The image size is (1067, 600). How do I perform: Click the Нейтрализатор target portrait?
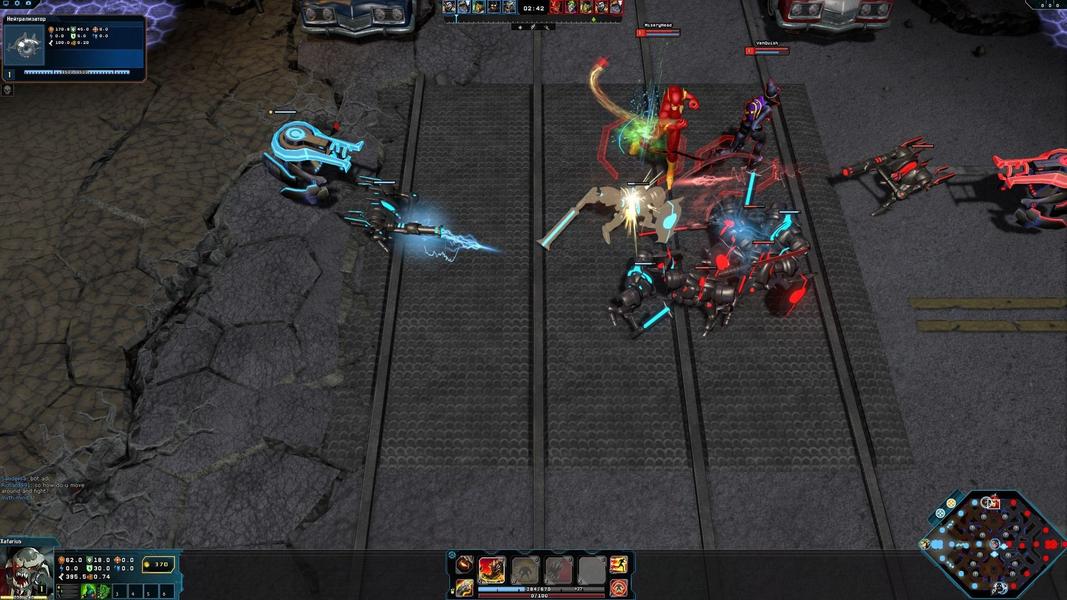point(24,45)
